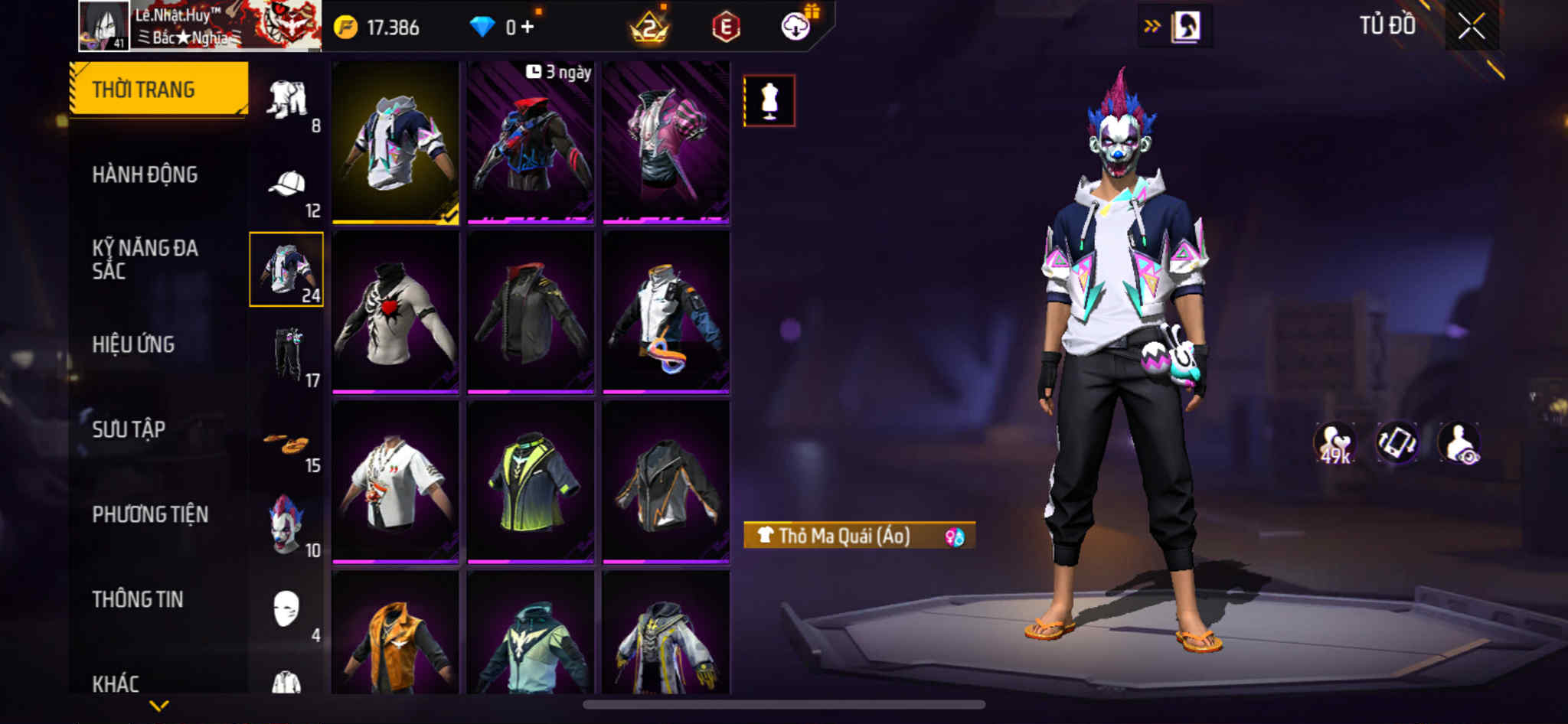Choose the white cap hat category
Image resolution: width=1568 pixels, height=724 pixels.
point(287,185)
